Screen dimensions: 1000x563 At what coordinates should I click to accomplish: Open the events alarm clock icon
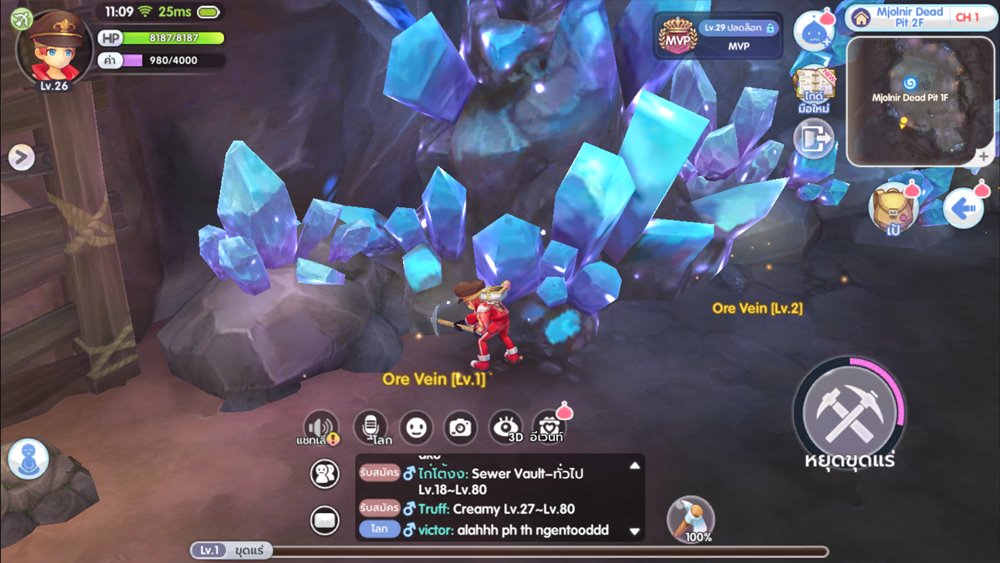pyautogui.click(x=548, y=427)
